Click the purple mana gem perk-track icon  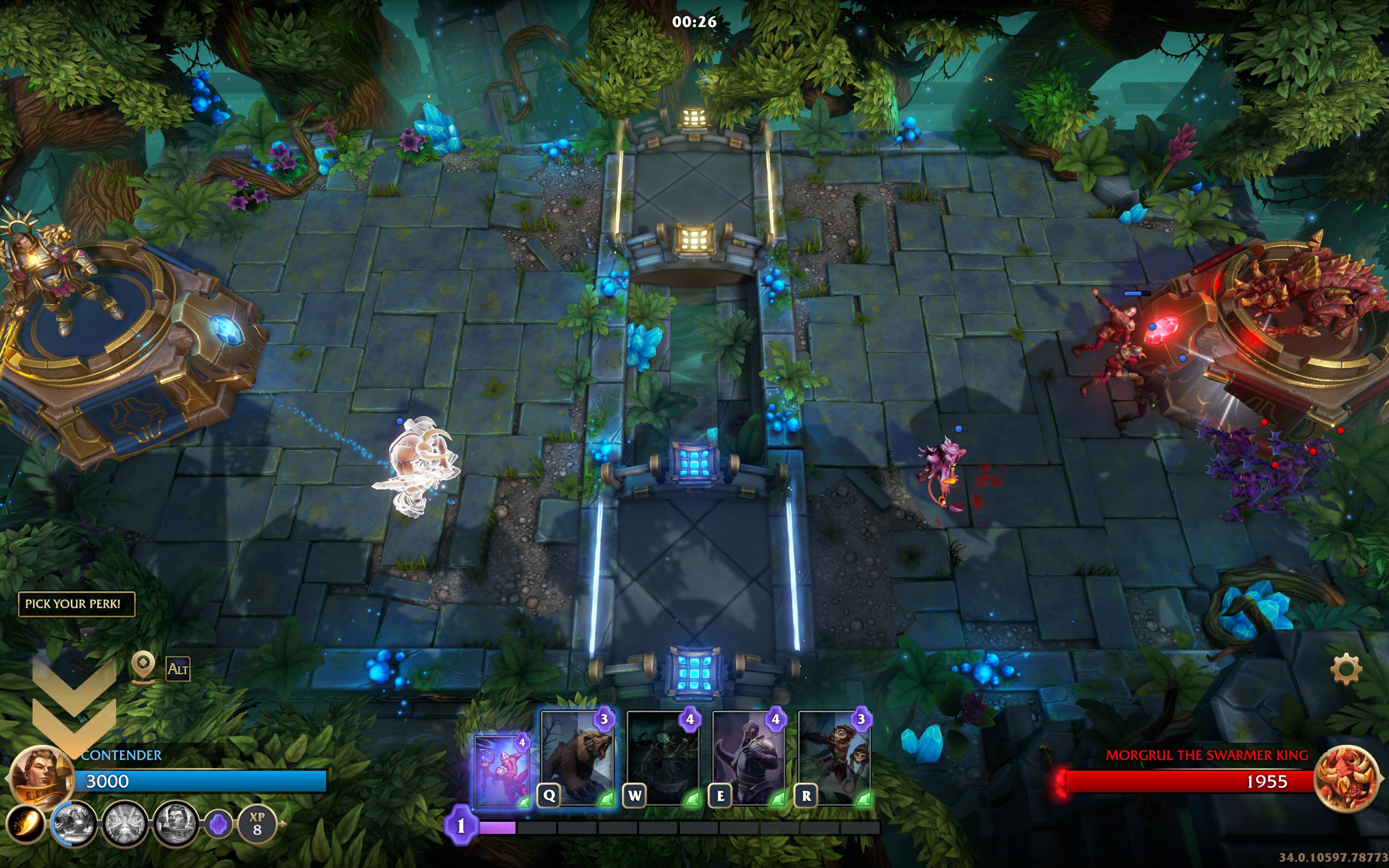coord(219,825)
